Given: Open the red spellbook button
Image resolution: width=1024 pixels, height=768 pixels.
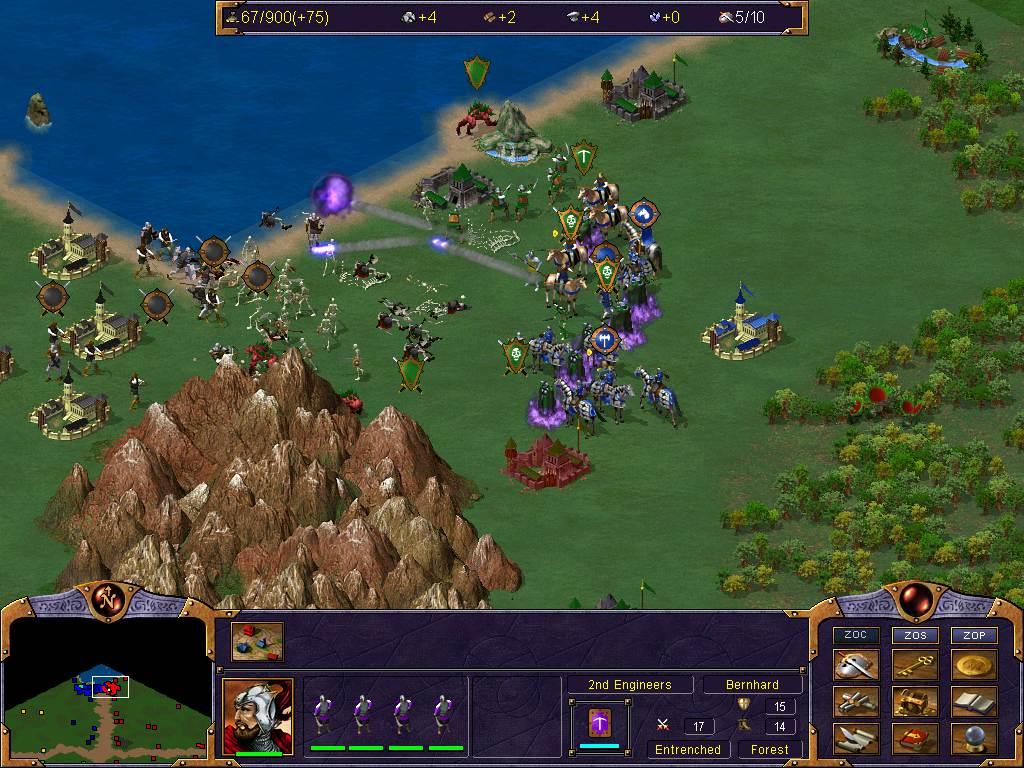Looking at the screenshot, I should pos(915,739).
